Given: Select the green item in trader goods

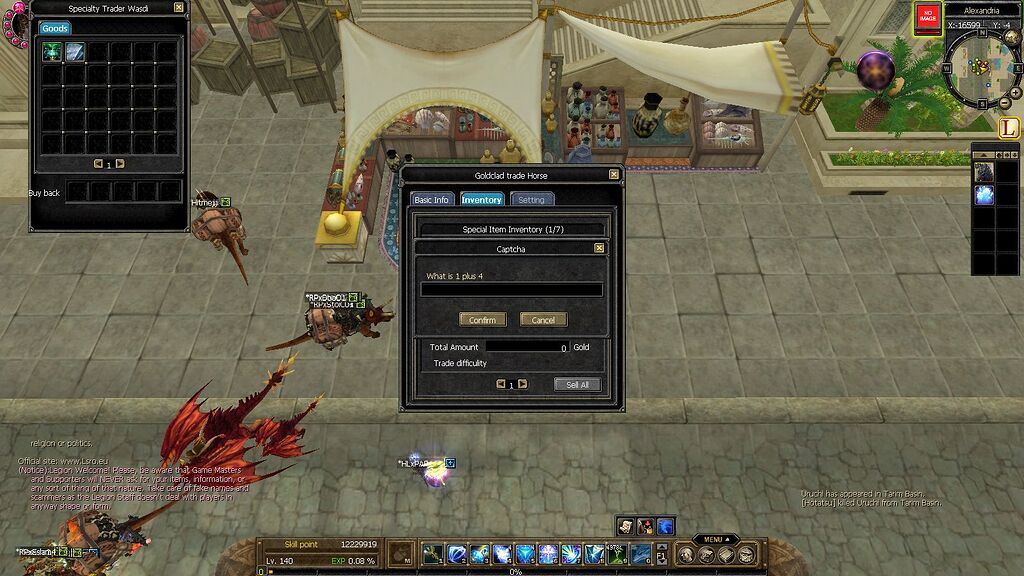Looking at the screenshot, I should 52,52.
